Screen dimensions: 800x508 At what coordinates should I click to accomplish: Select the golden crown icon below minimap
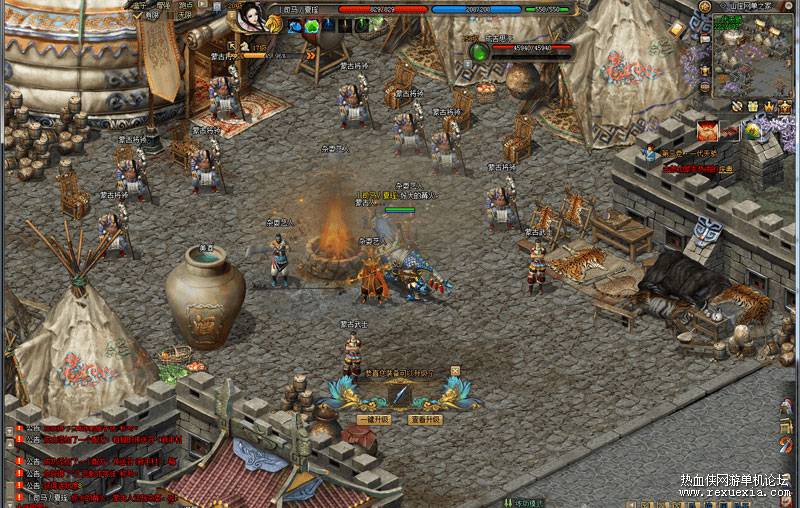(769, 105)
